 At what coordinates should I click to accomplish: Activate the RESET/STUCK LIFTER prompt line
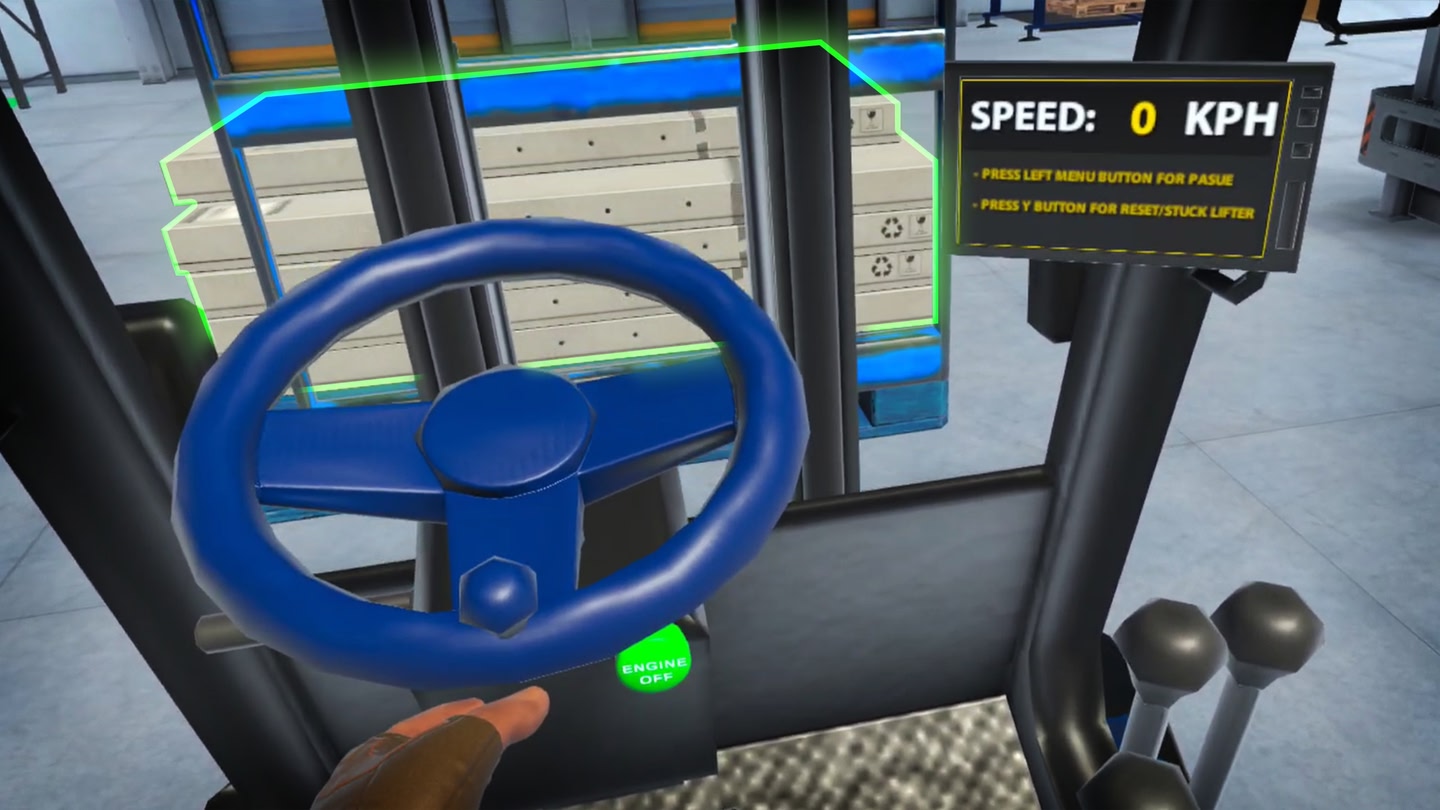point(1112,208)
